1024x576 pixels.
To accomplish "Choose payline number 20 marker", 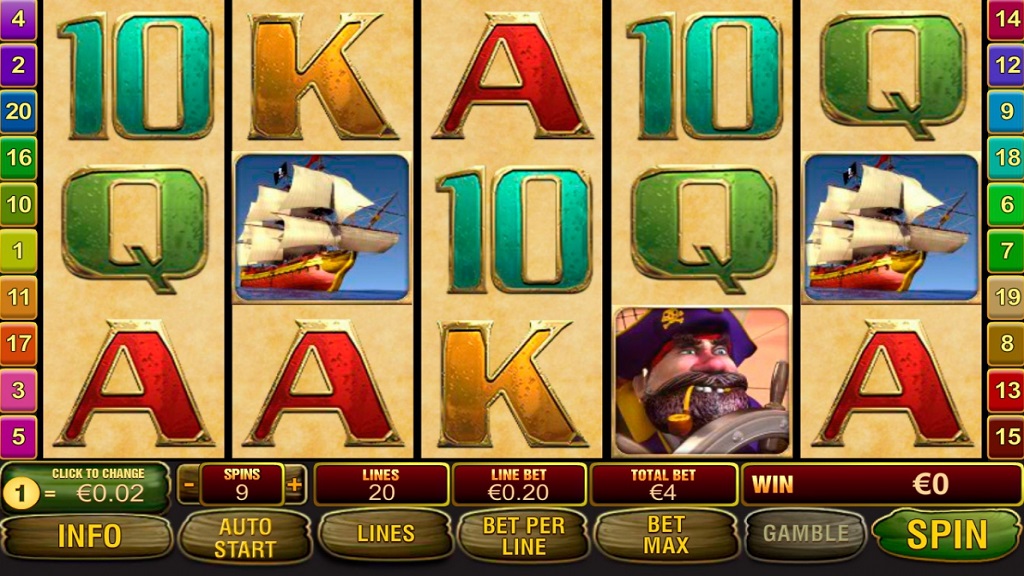I will 18,111.
